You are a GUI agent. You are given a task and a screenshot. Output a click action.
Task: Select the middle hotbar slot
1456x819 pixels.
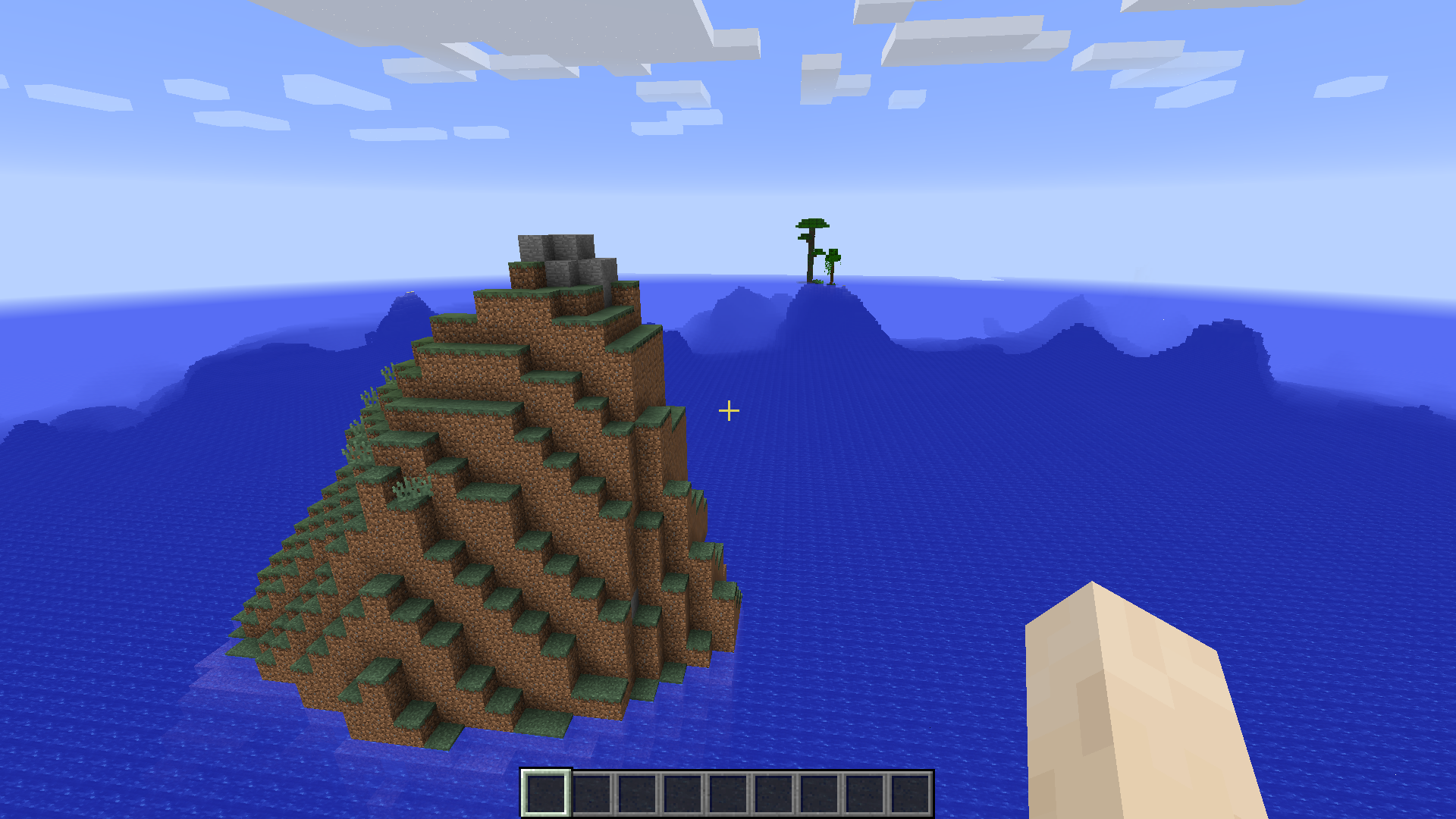(x=730, y=794)
